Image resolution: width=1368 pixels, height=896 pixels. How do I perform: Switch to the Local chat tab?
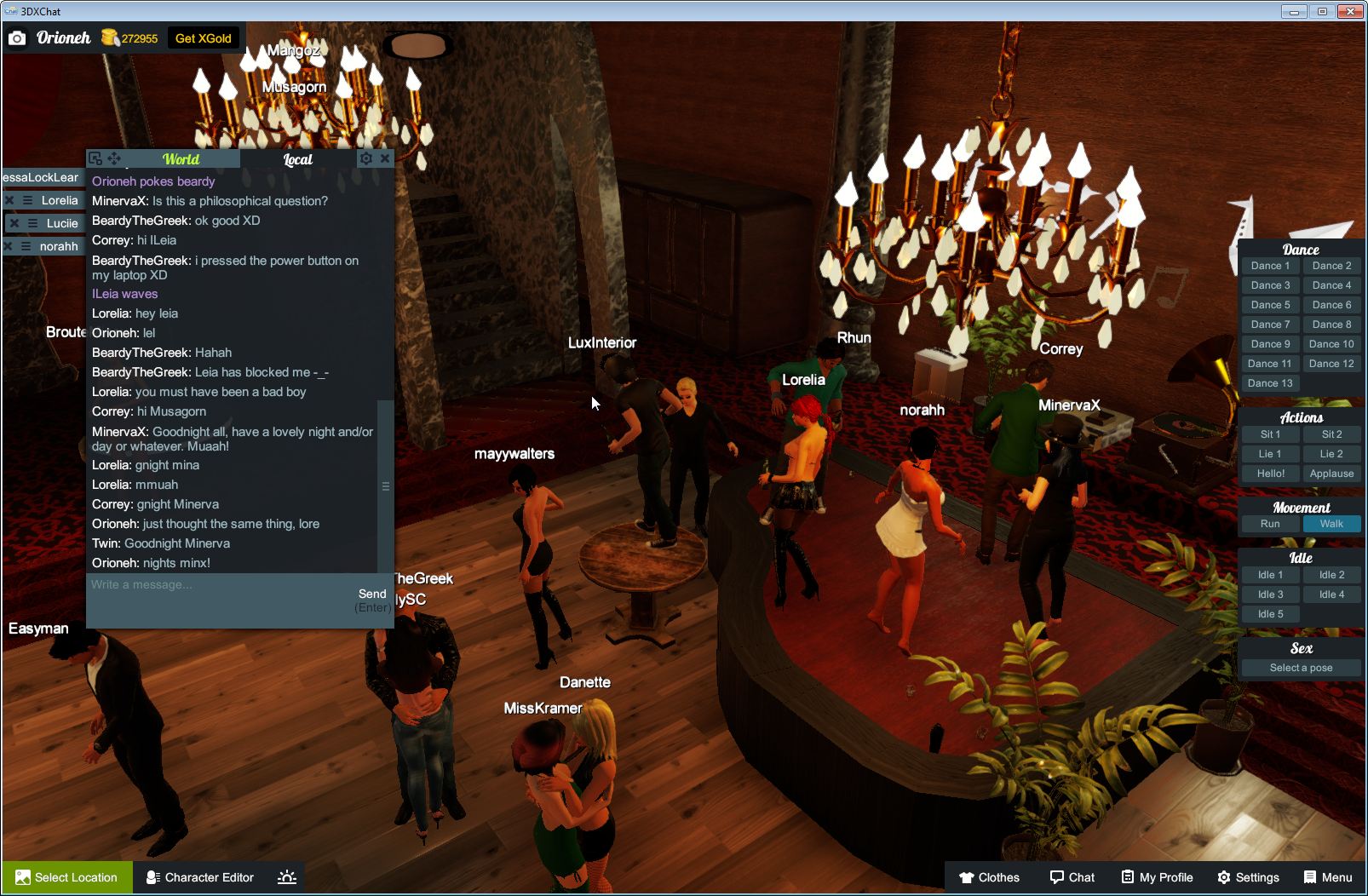point(297,159)
